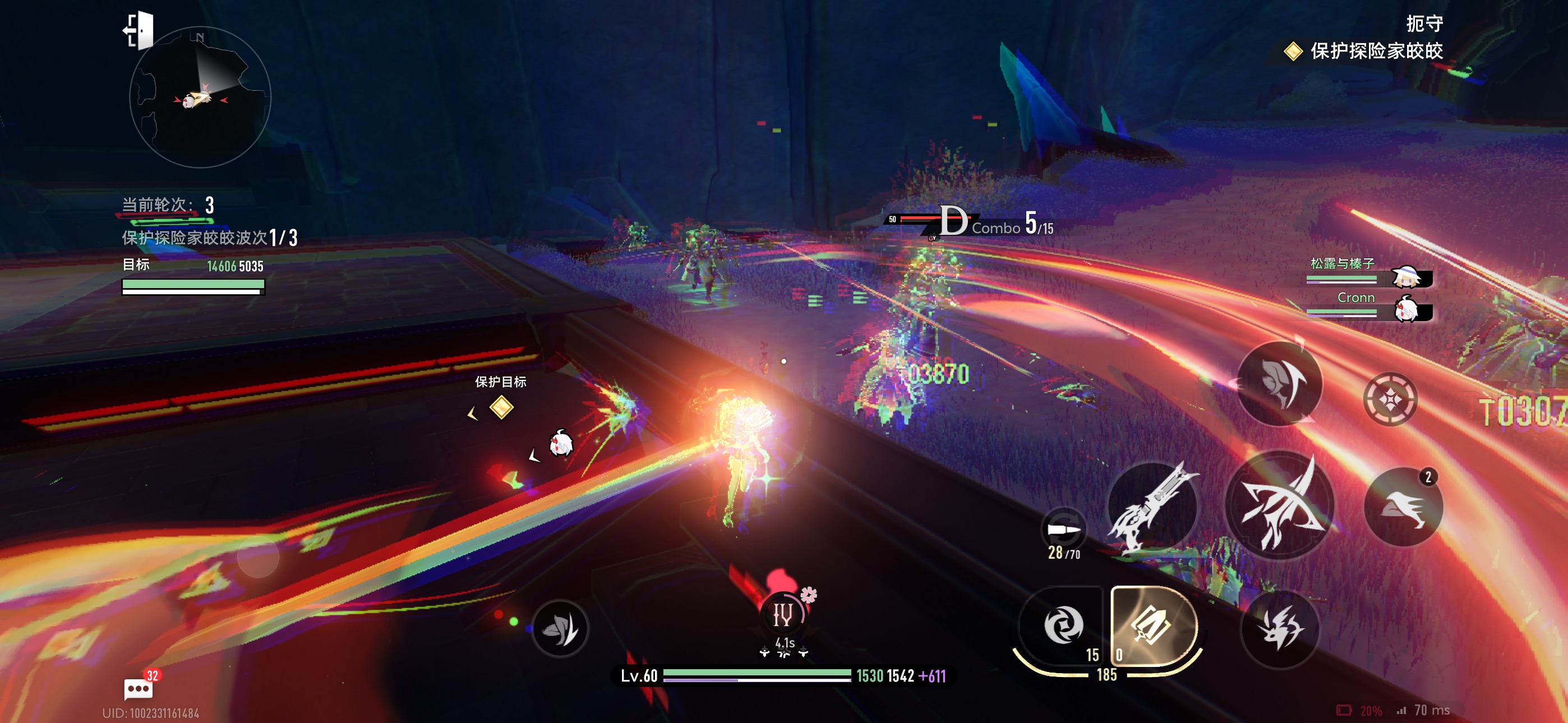The height and width of the screenshot is (723, 1568).
Task: Open the chat with 32 unread messages
Action: (139, 688)
